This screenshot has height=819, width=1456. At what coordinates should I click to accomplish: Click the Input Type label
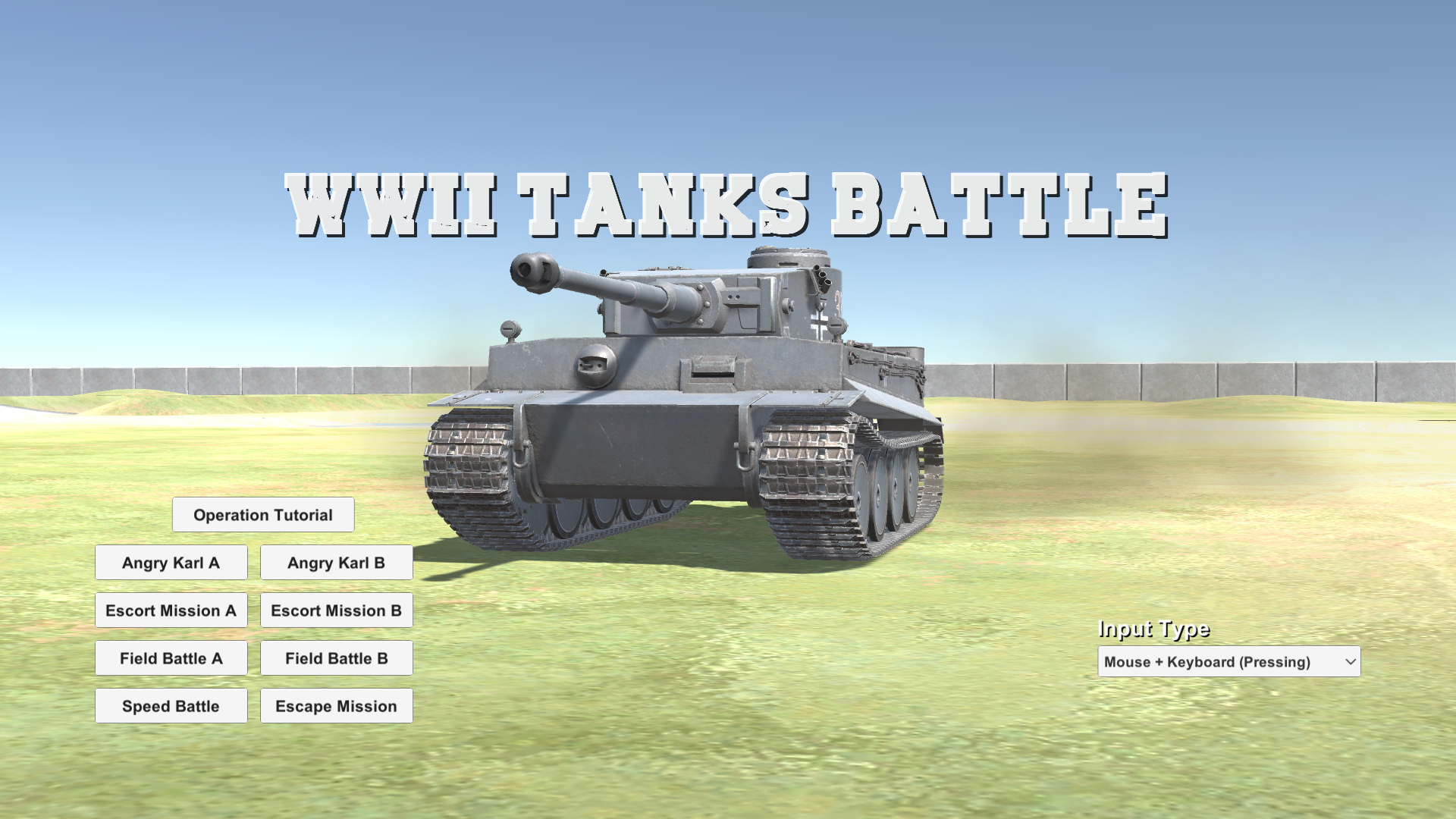pos(1153,629)
